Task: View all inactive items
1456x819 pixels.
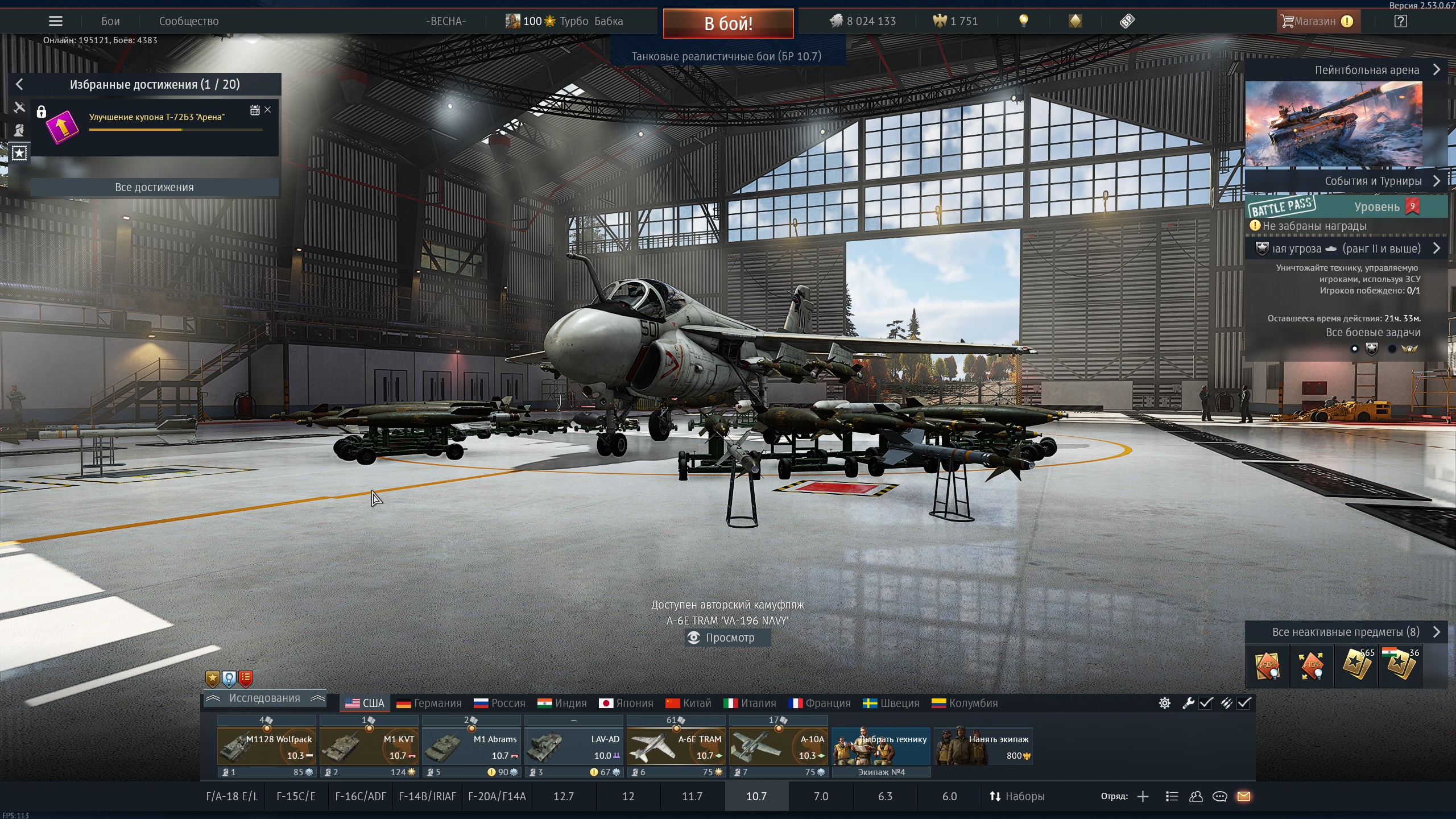Action: [1346, 632]
